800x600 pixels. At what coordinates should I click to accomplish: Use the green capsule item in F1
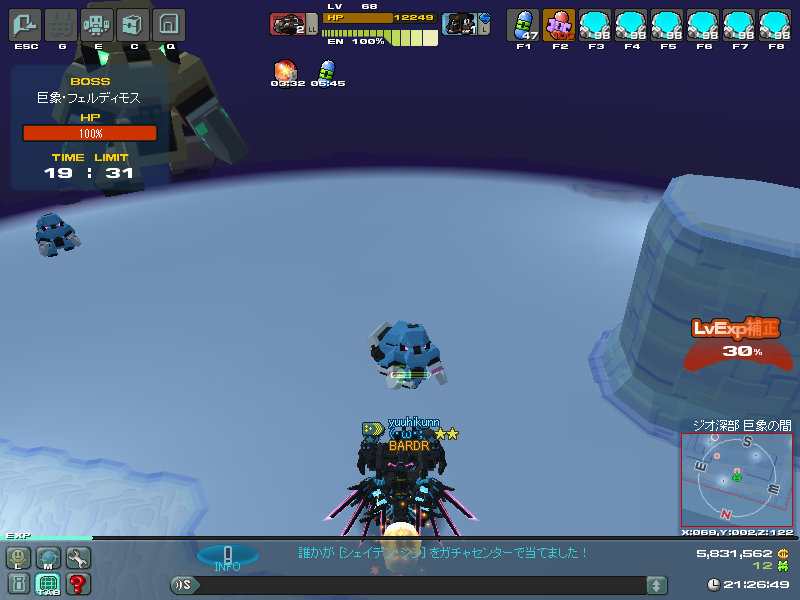[x=523, y=24]
